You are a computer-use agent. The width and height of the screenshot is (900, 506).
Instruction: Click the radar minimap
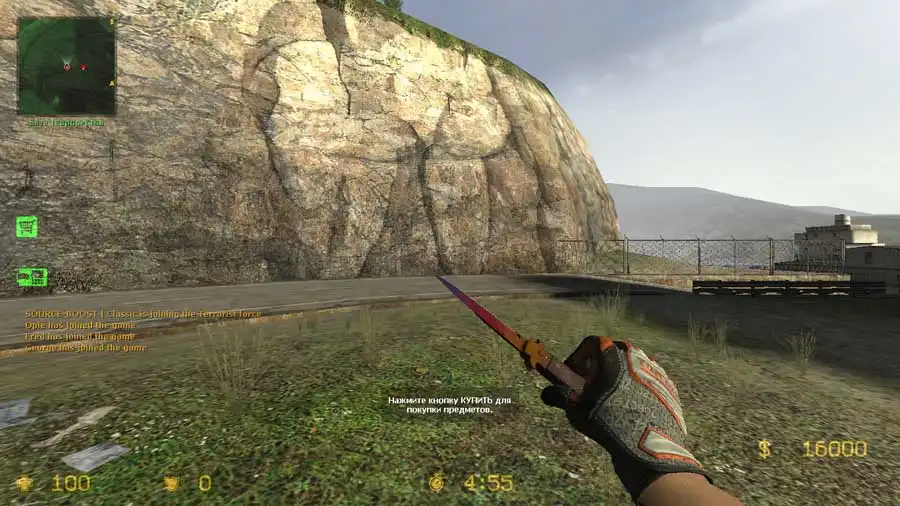click(x=66, y=65)
